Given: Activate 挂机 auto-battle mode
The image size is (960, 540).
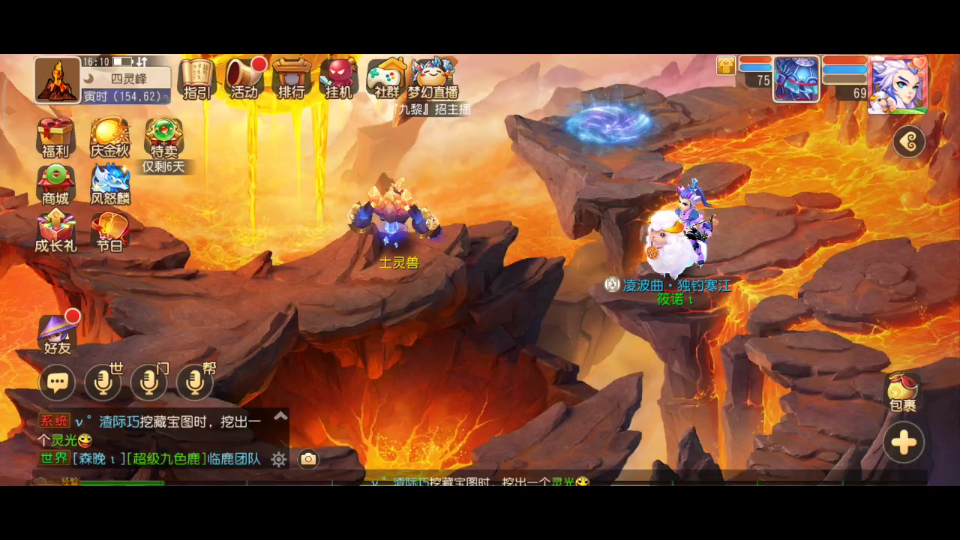Looking at the screenshot, I should (x=339, y=77).
